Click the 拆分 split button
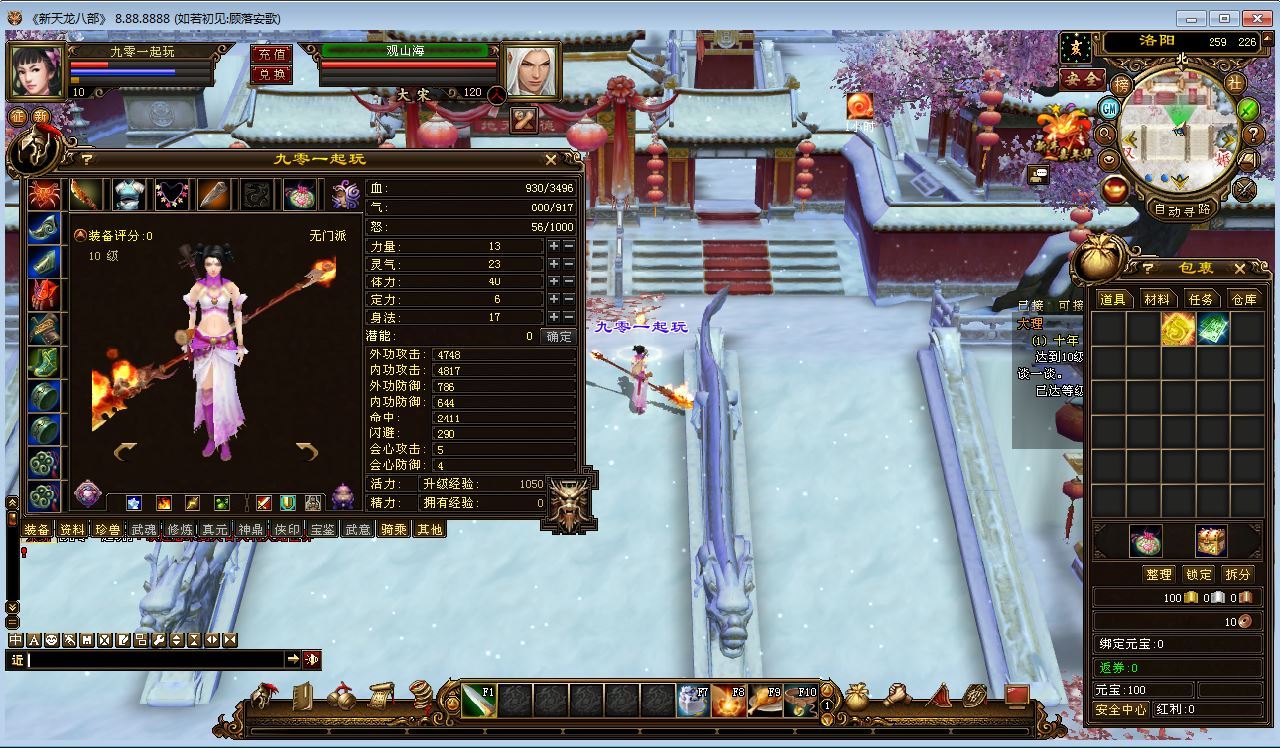 pyautogui.click(x=1238, y=574)
